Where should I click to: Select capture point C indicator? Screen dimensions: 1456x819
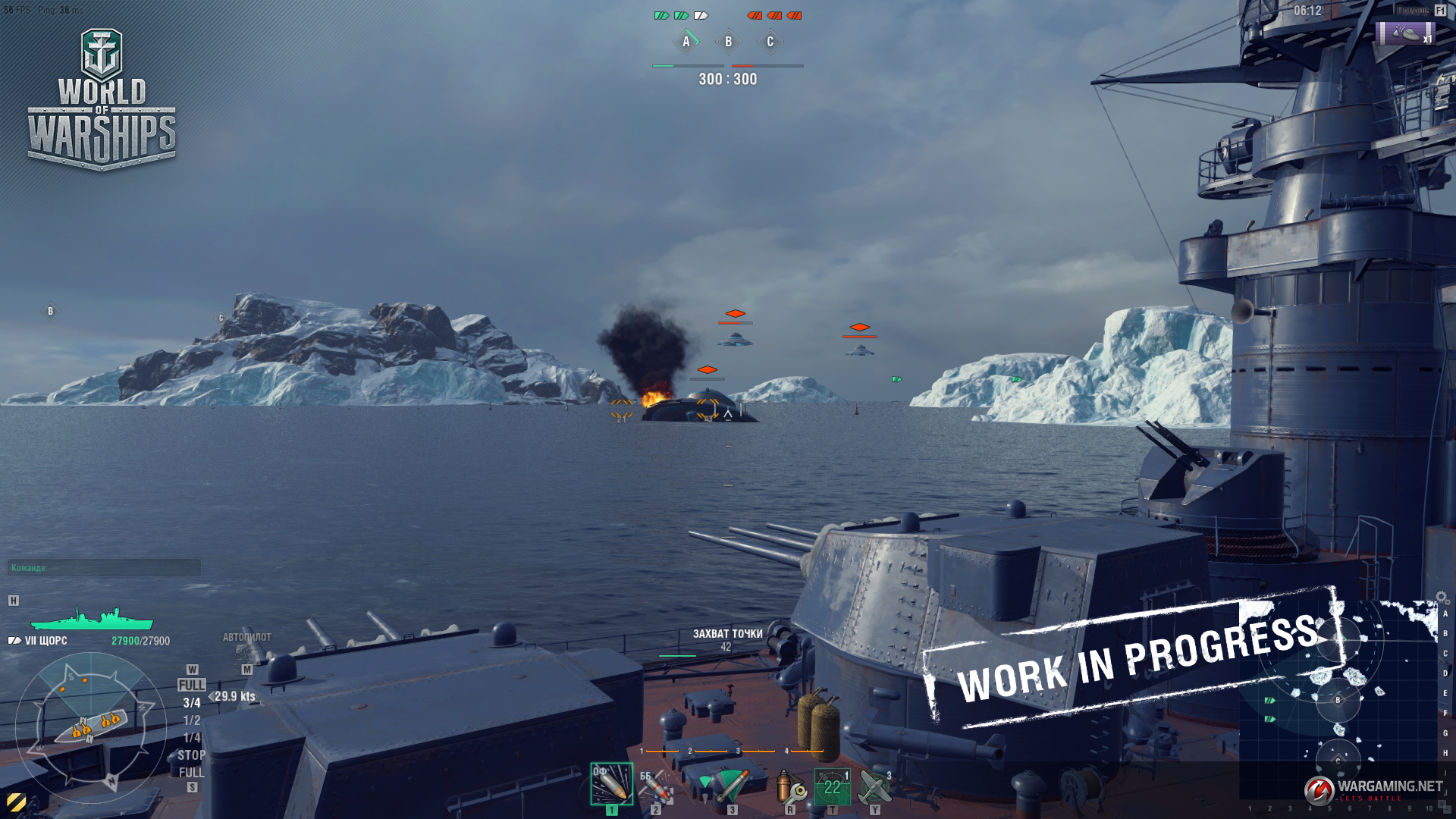[x=770, y=42]
